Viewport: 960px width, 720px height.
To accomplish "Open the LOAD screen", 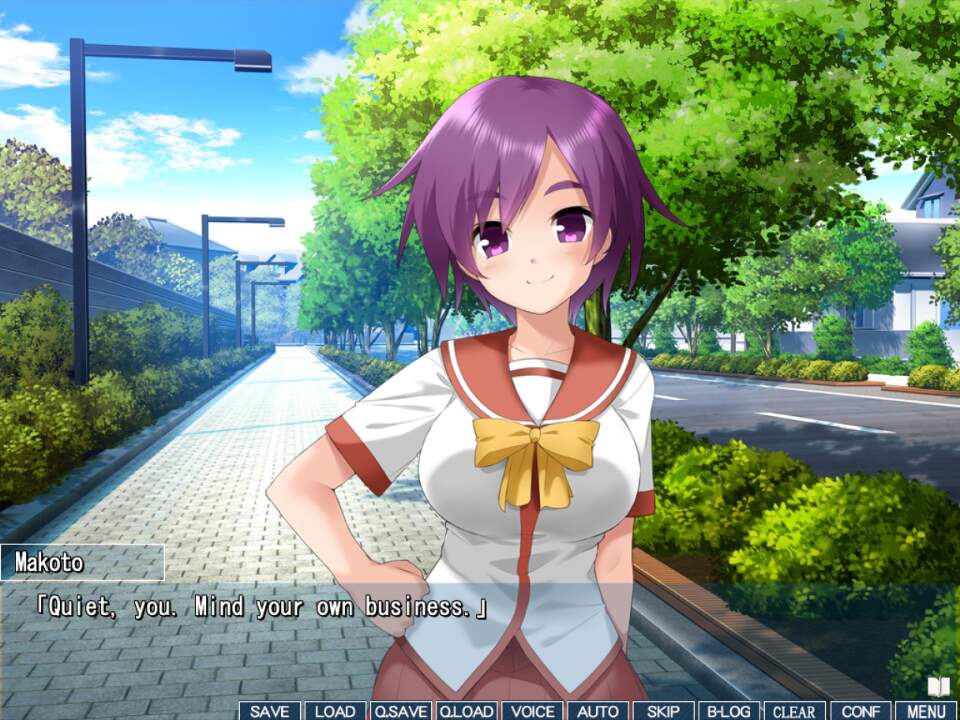I will [x=335, y=711].
